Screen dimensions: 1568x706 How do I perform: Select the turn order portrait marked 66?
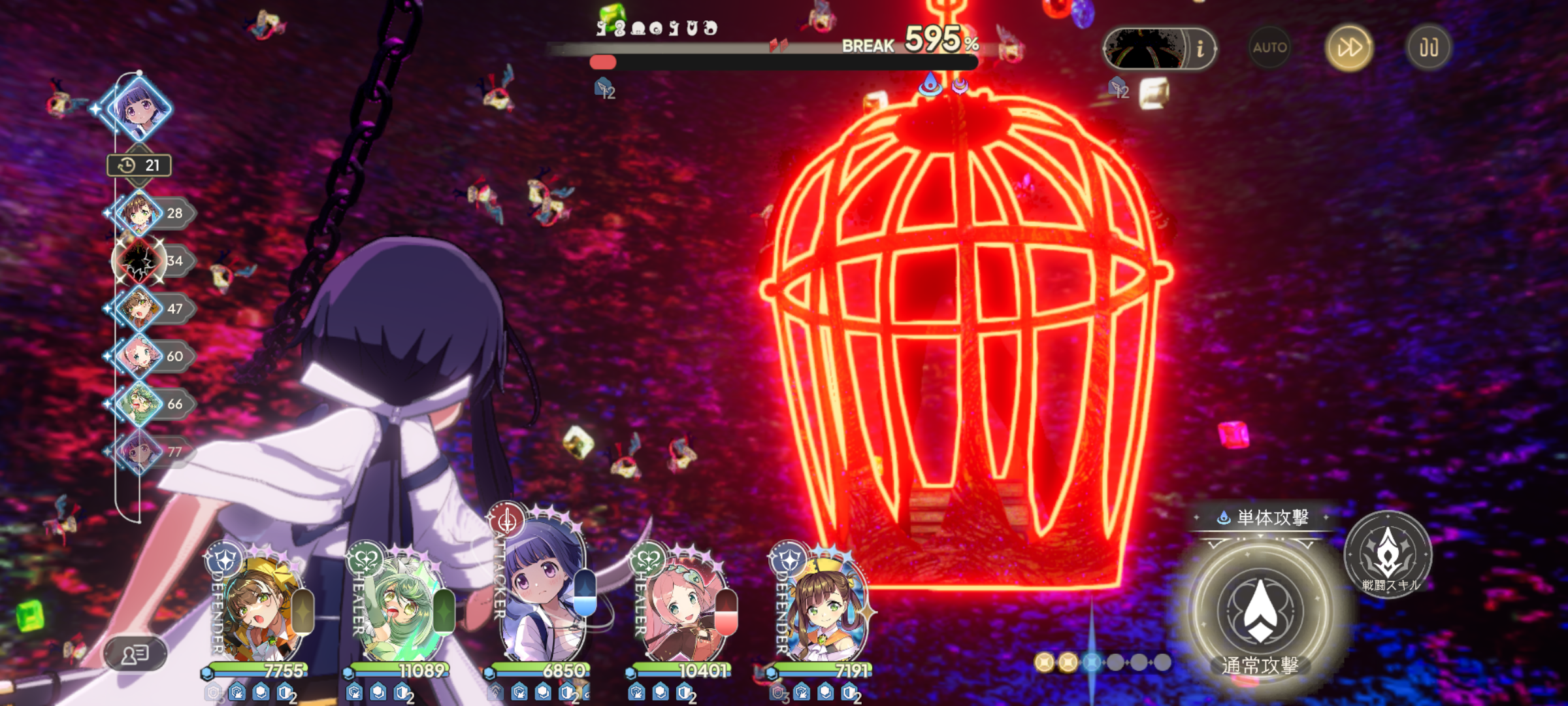tap(139, 404)
